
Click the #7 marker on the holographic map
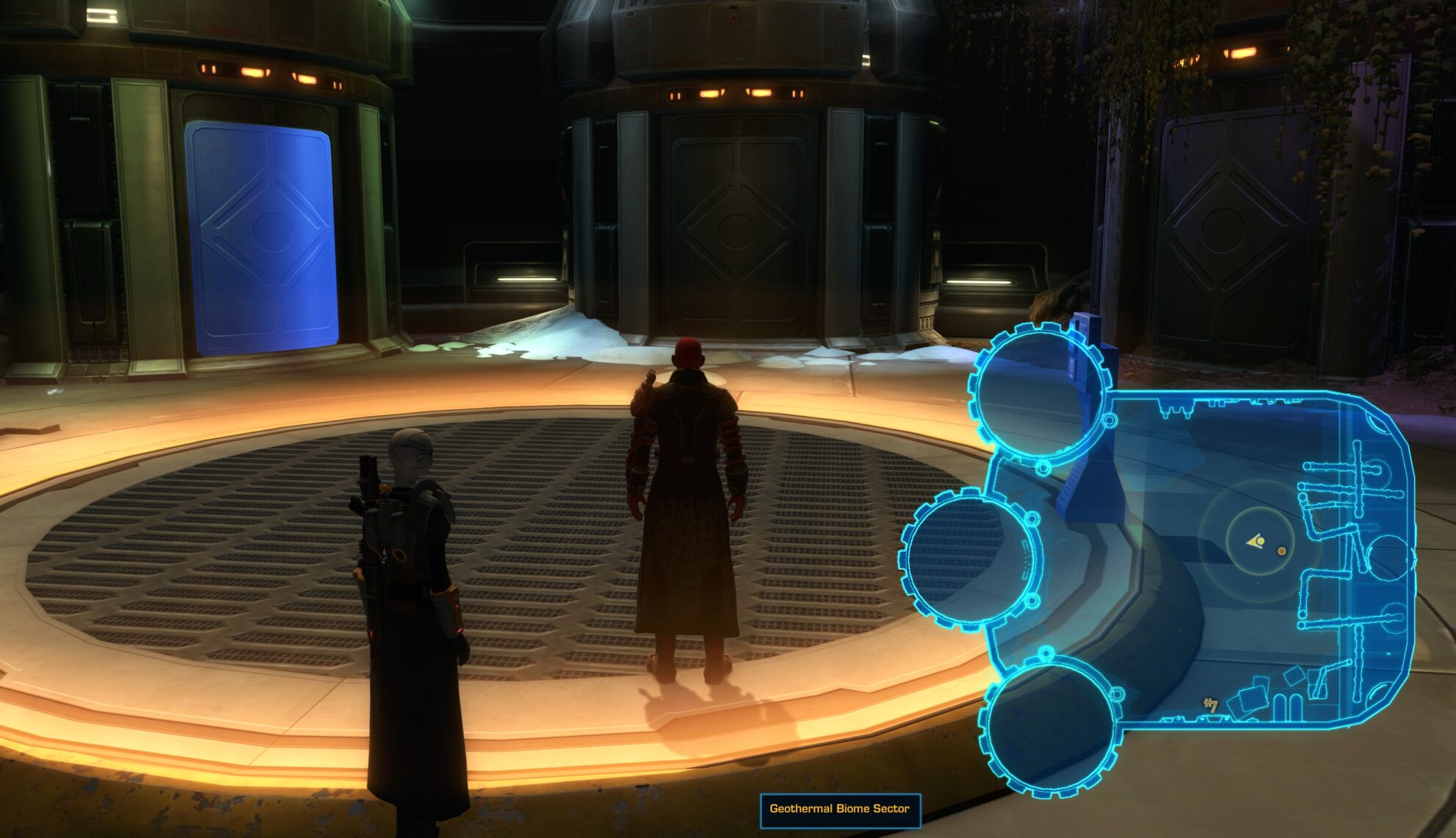click(x=1210, y=706)
